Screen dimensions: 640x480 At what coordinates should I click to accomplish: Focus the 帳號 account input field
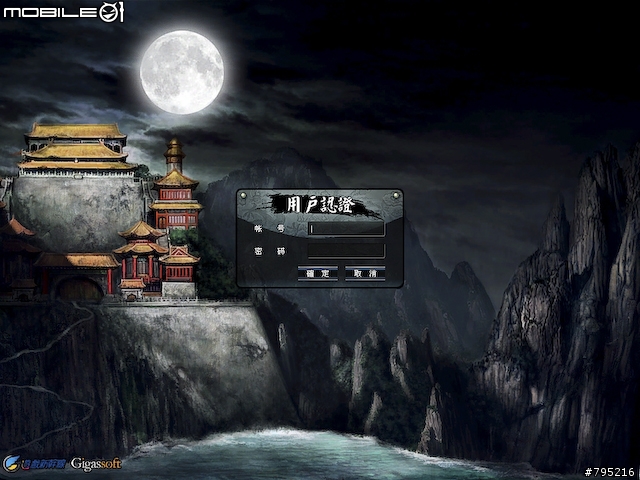click(x=346, y=228)
